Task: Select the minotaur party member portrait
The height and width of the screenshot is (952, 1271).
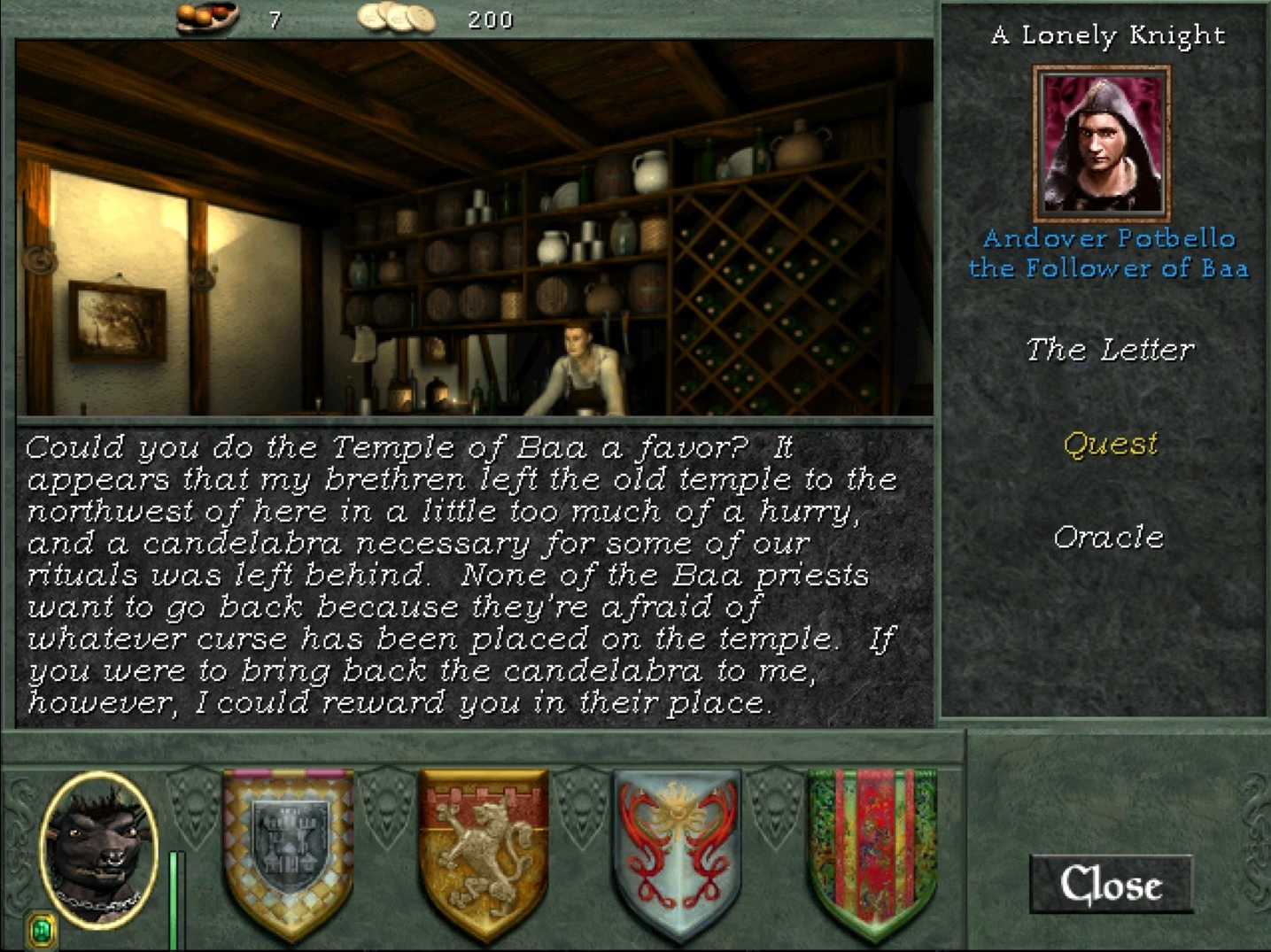Action: [98, 848]
